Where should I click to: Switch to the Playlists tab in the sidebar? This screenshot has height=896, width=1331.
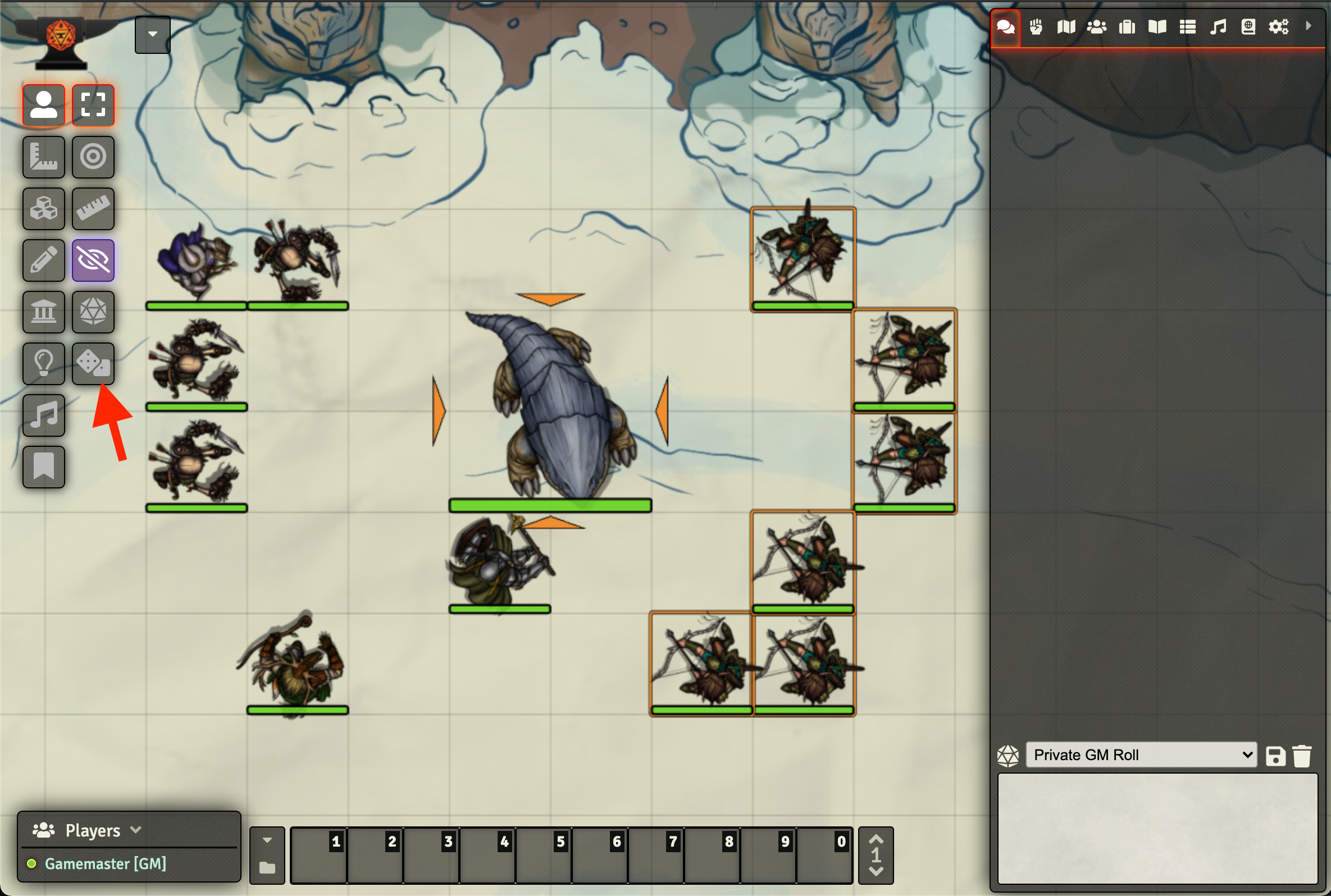click(1217, 26)
